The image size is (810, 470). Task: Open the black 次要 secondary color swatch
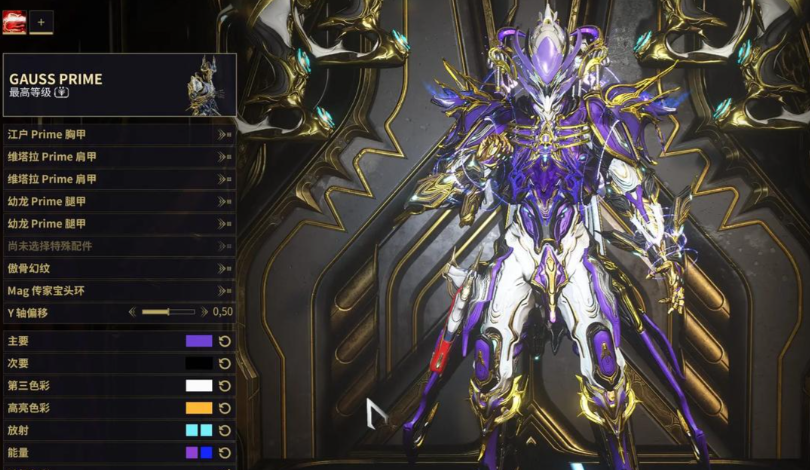click(x=199, y=363)
